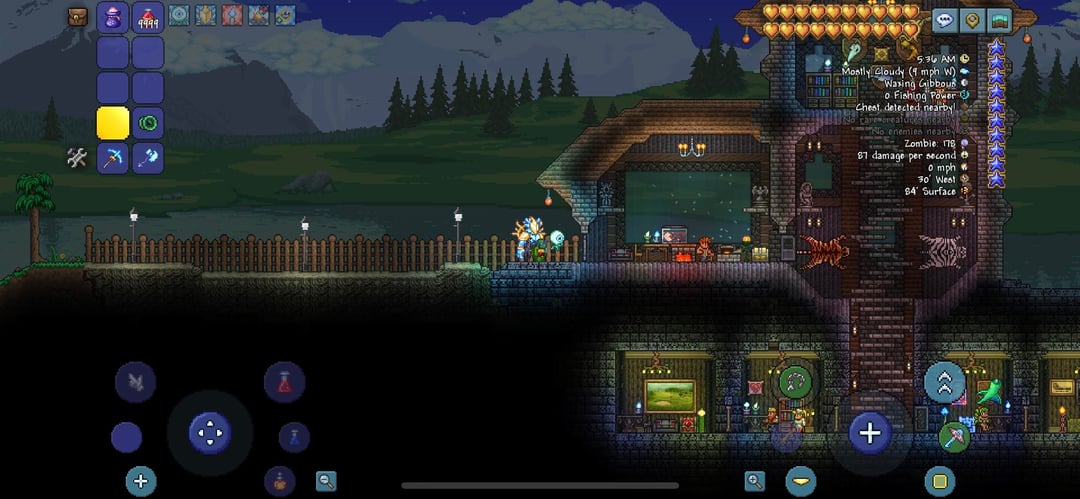Tap the teal plus button beside the joystick

[141, 480]
